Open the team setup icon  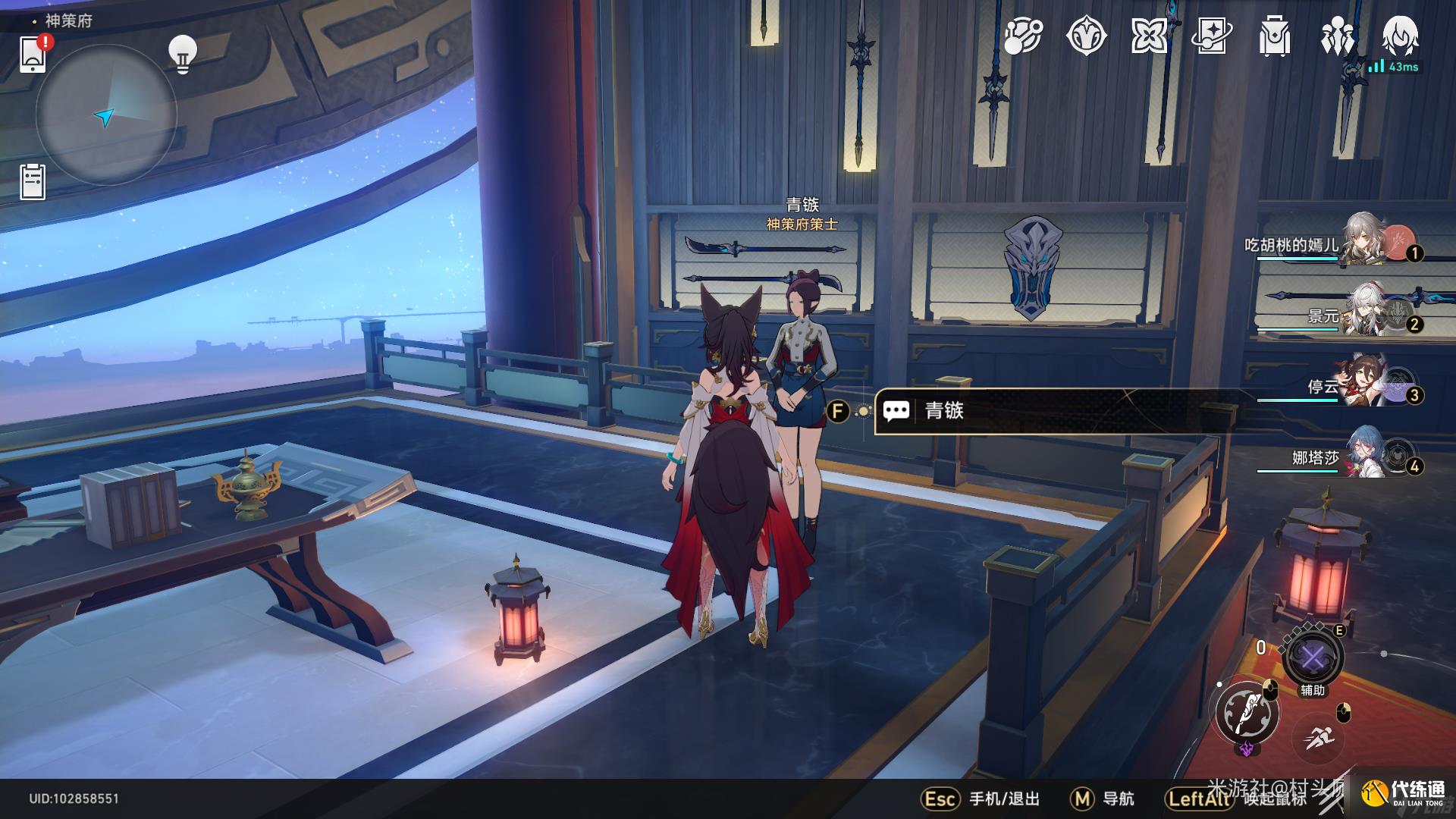tap(1337, 36)
